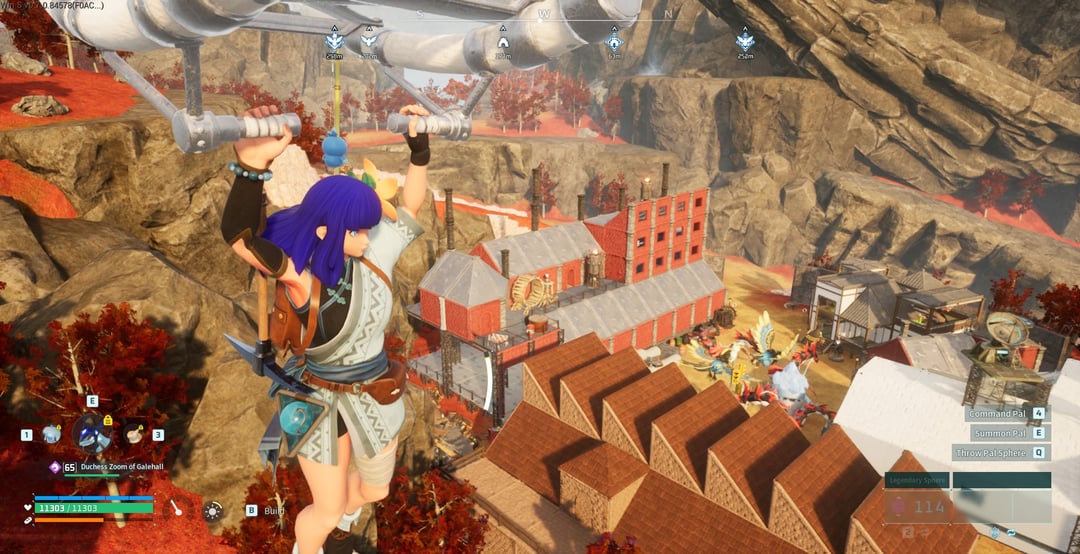Switch to the previous party pal portrait

coord(51,434)
